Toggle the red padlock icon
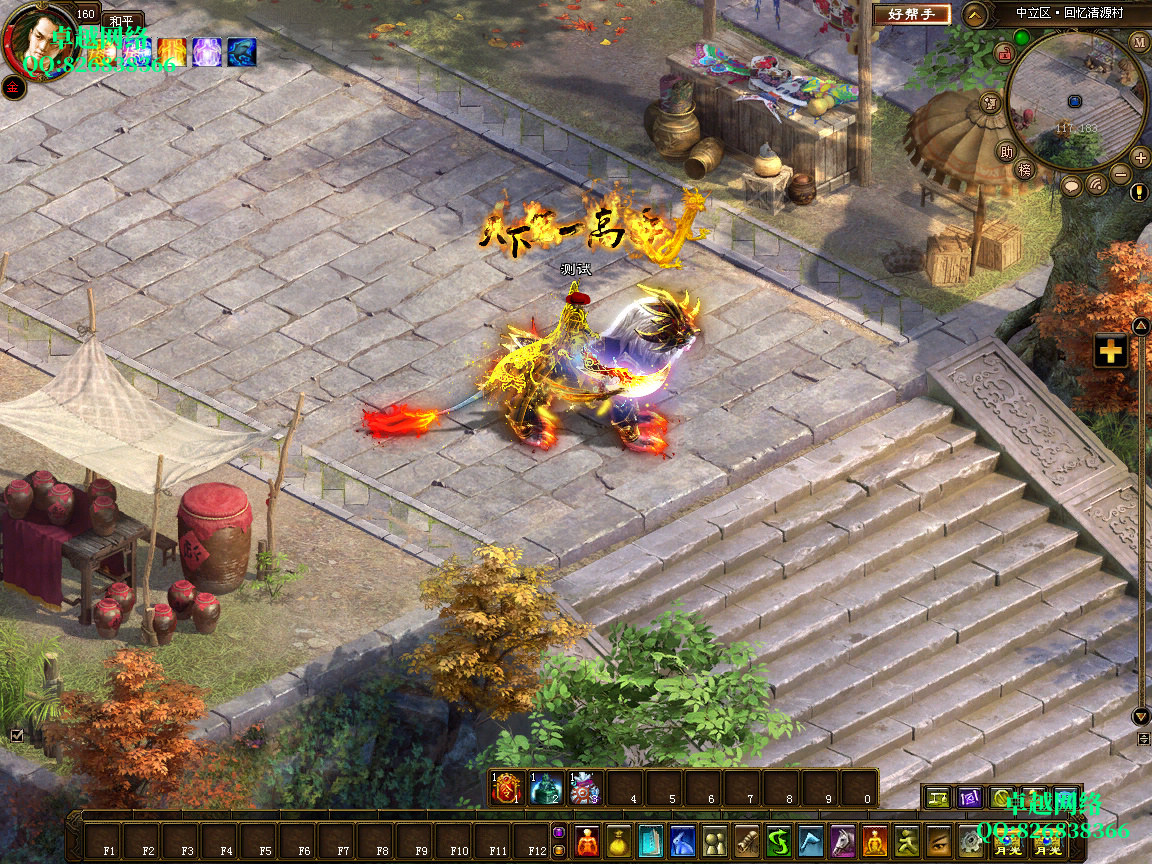Image resolution: width=1152 pixels, height=864 pixels. [x=1005, y=53]
